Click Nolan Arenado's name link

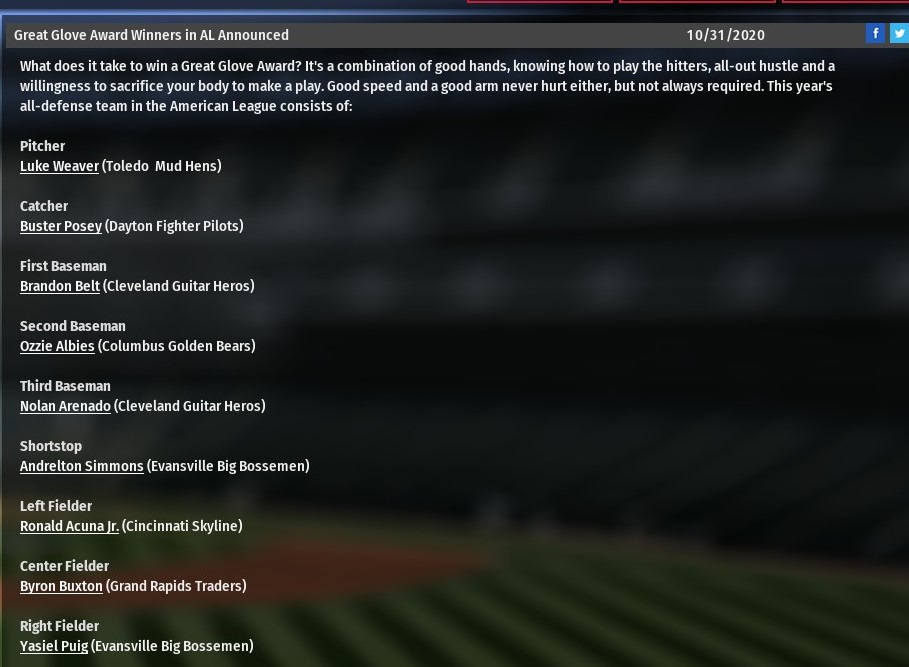tap(65, 406)
